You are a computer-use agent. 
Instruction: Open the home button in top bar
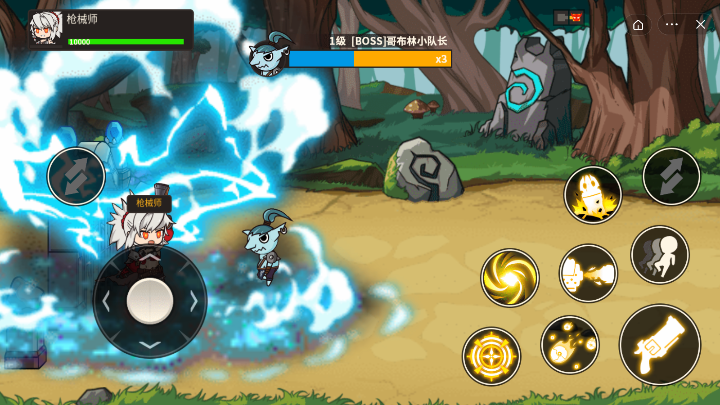click(638, 24)
